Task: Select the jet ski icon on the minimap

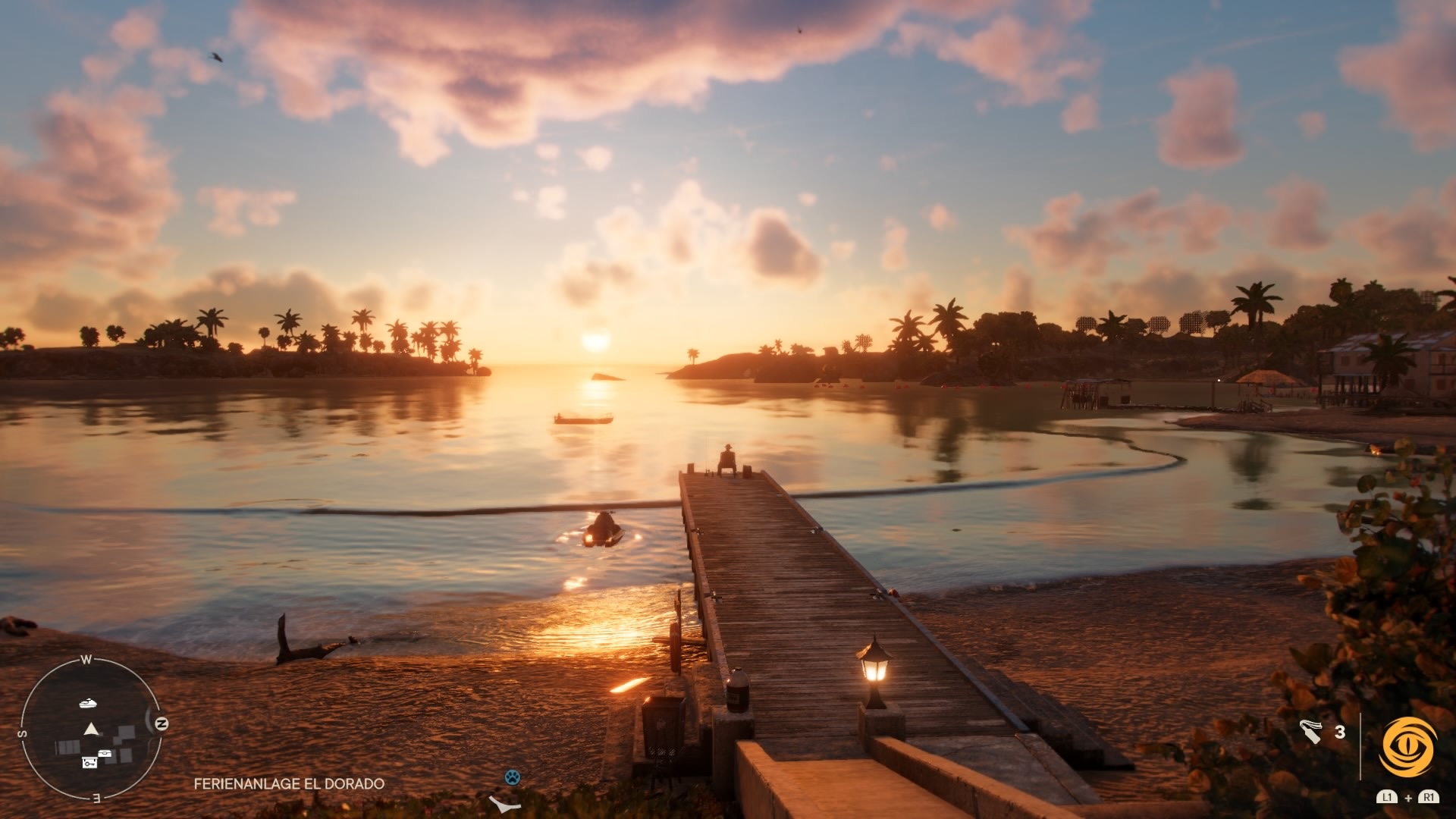Action: click(x=87, y=704)
